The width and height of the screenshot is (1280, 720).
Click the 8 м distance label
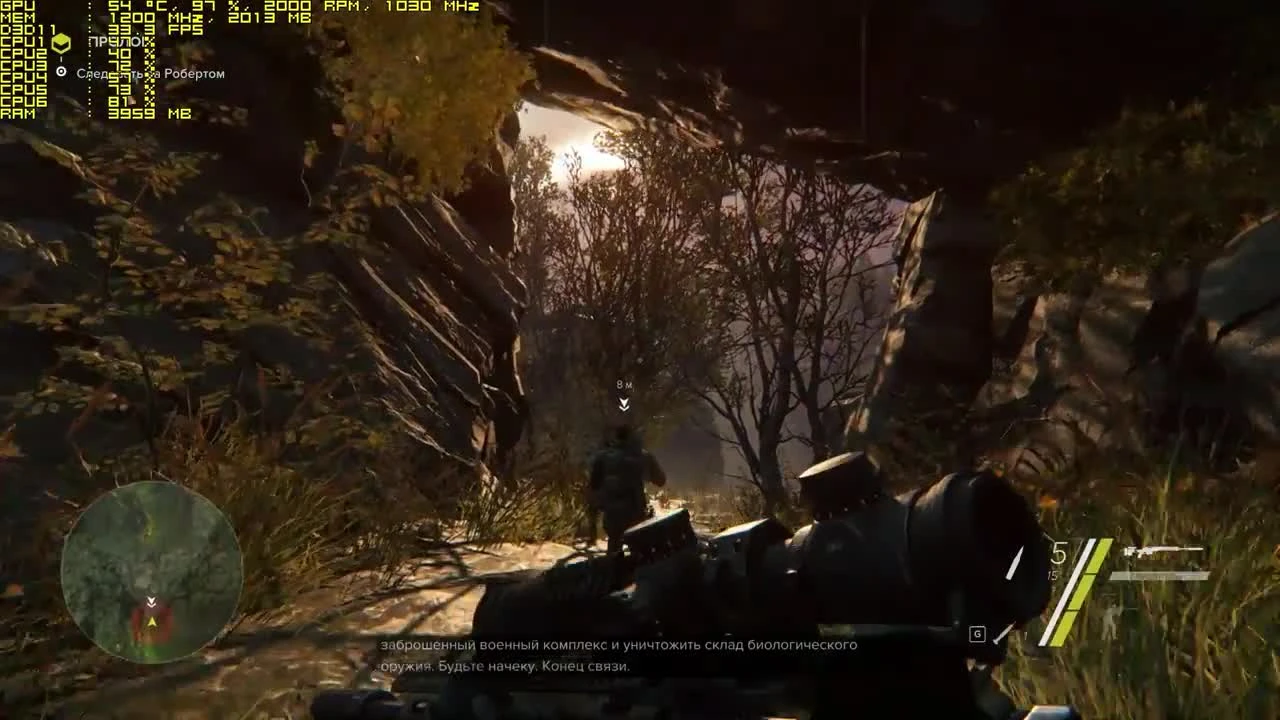point(623,383)
